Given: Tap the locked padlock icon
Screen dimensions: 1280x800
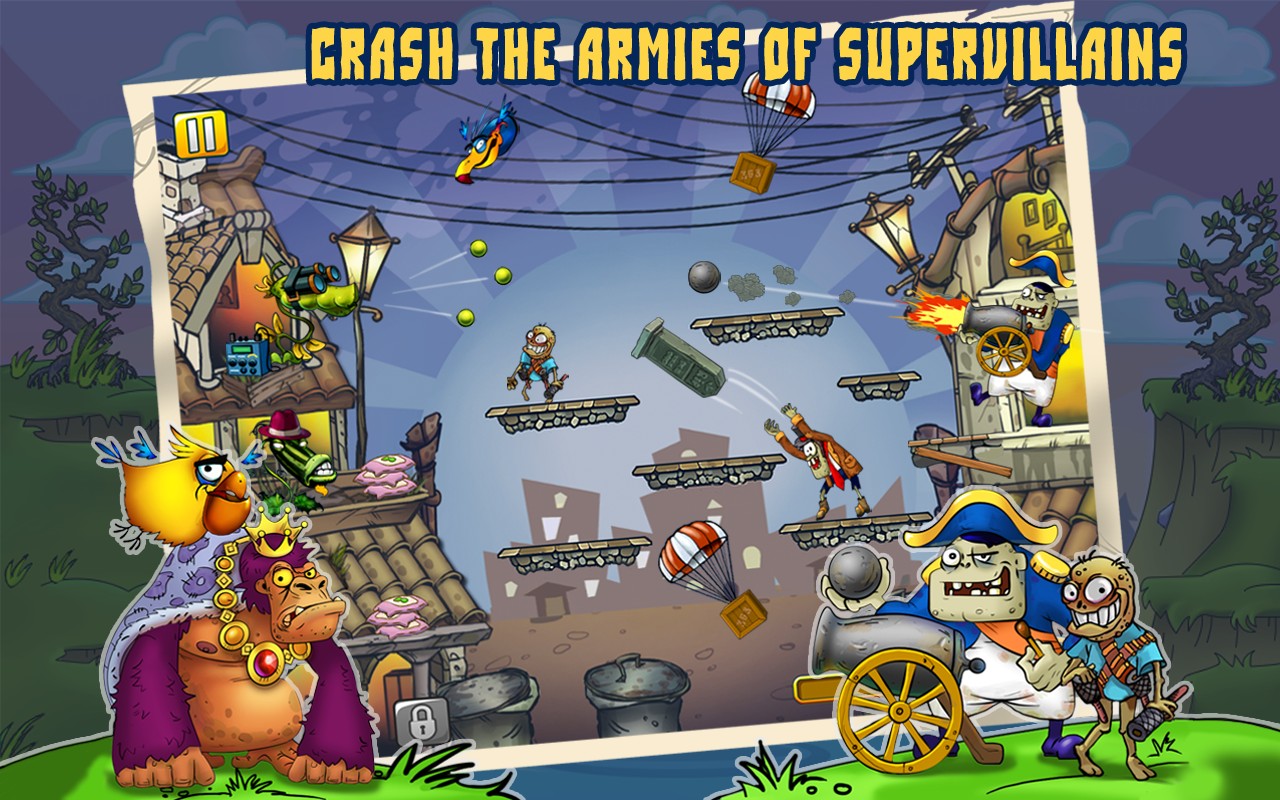Looking at the screenshot, I should coord(420,720).
